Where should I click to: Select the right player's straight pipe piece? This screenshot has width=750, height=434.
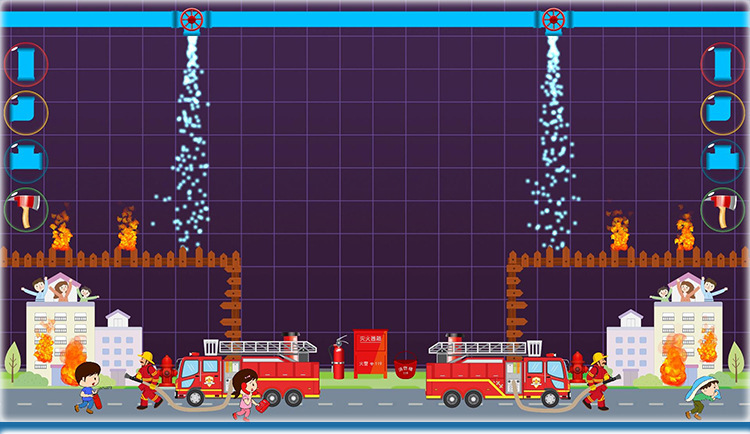point(723,64)
